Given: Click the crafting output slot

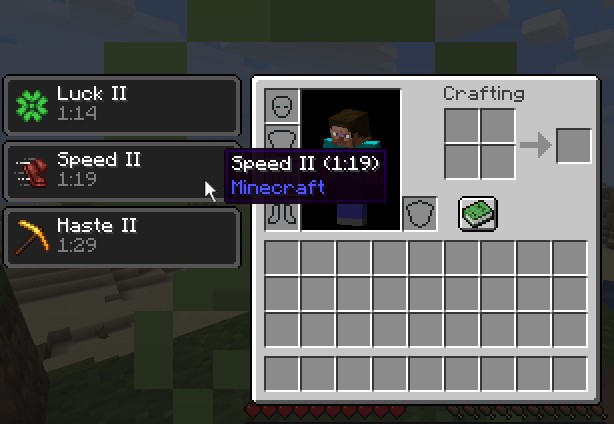Looking at the screenshot, I should (x=573, y=146).
